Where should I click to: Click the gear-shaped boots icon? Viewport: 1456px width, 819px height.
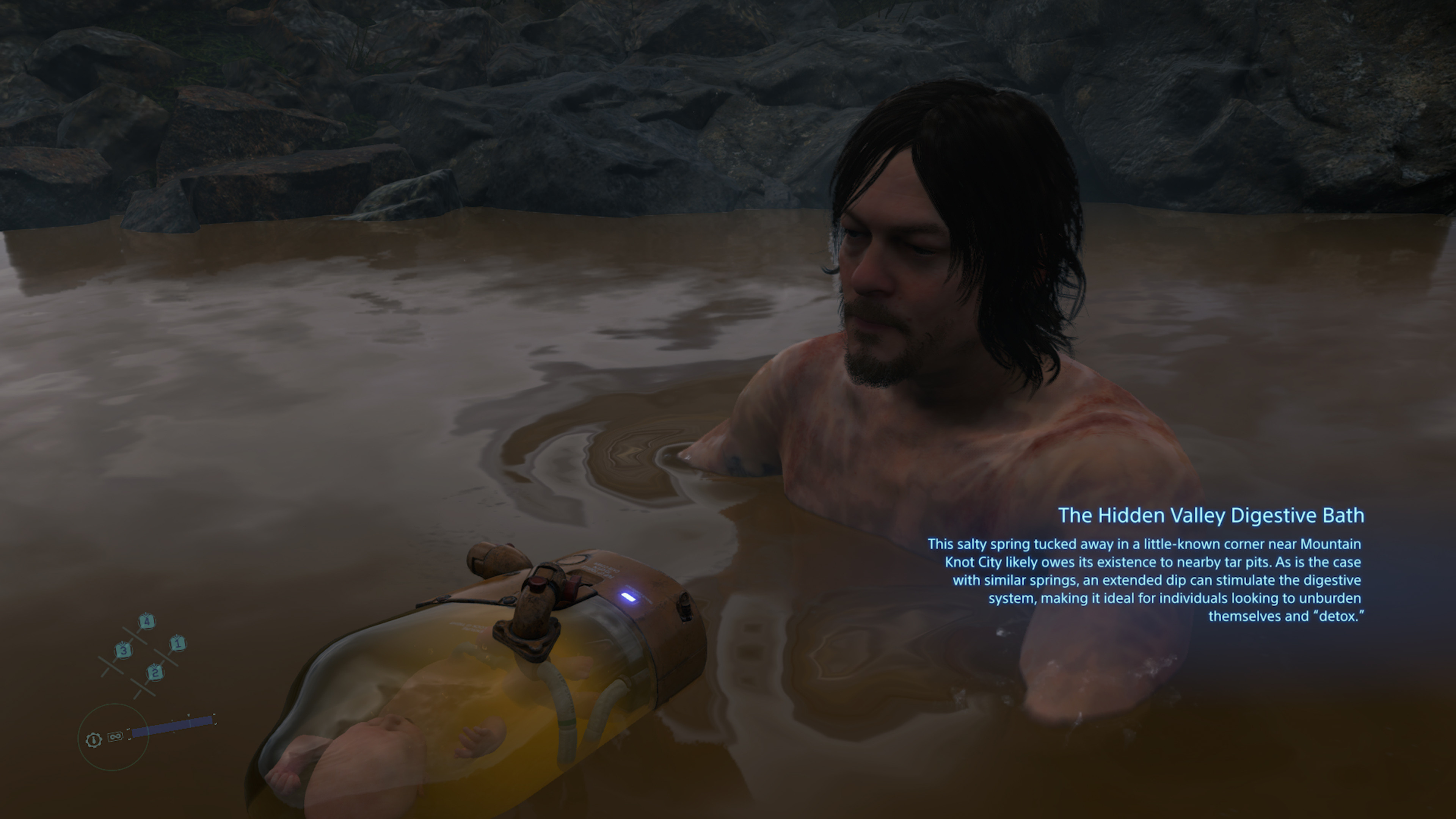pos(94,740)
